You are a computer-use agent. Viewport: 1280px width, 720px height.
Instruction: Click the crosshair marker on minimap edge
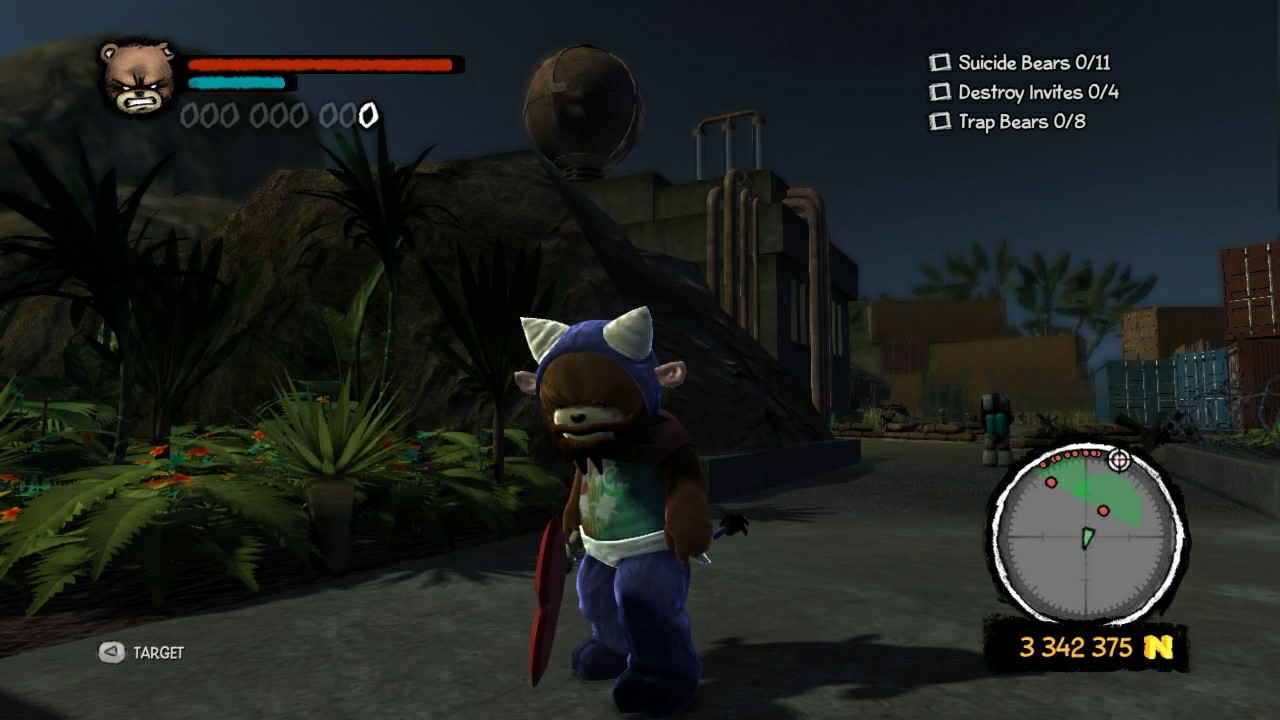click(x=1119, y=460)
